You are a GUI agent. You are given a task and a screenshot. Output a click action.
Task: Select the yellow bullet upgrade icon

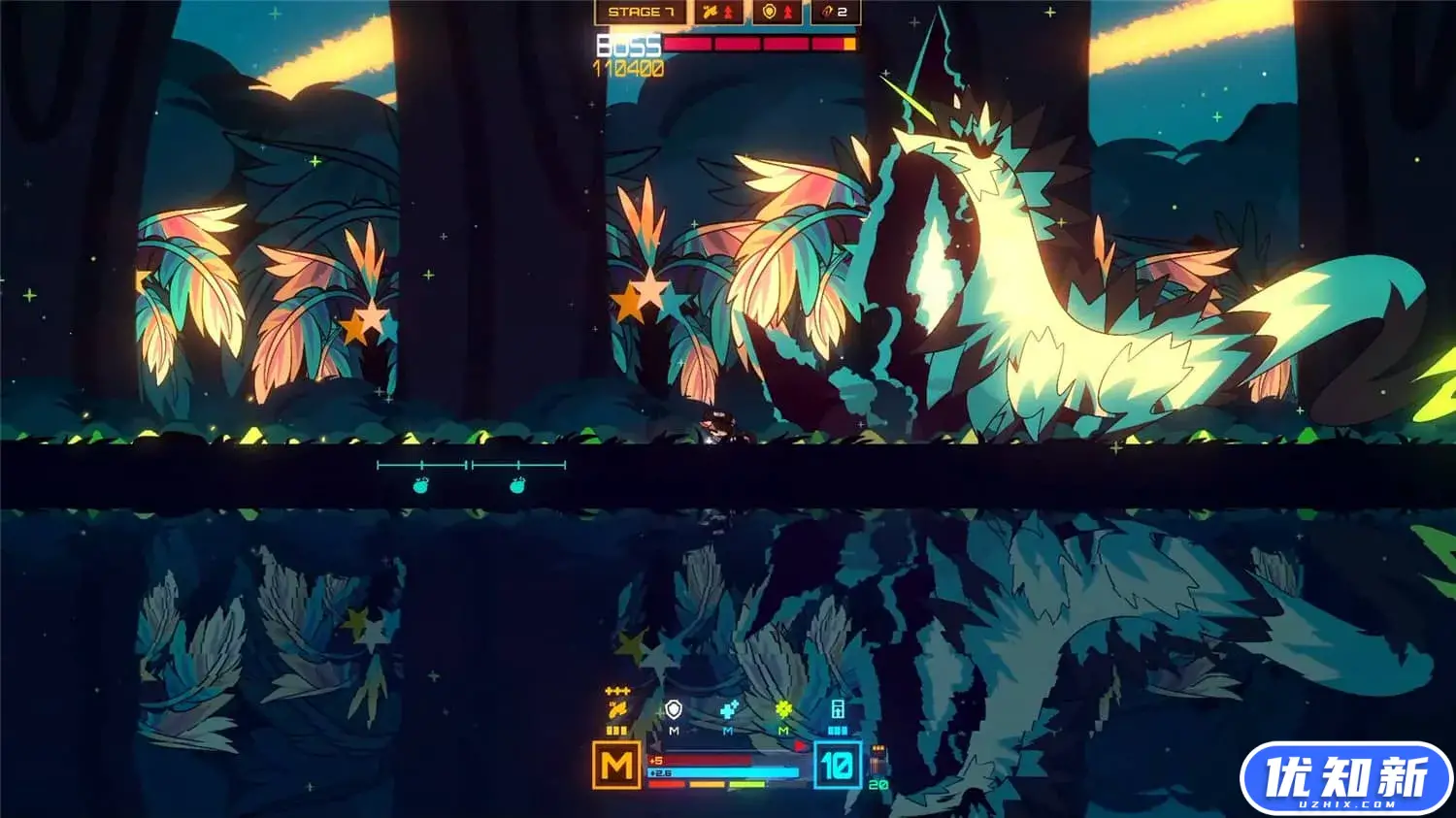[x=617, y=709]
